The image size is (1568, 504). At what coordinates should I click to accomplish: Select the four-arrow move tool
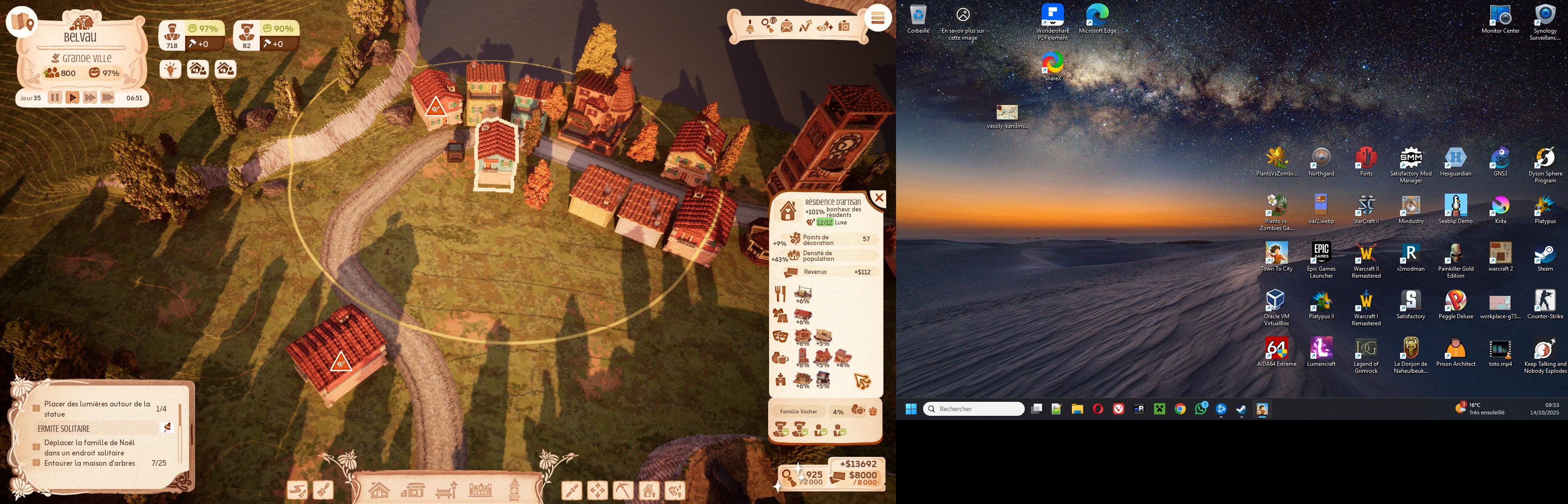pos(597,490)
